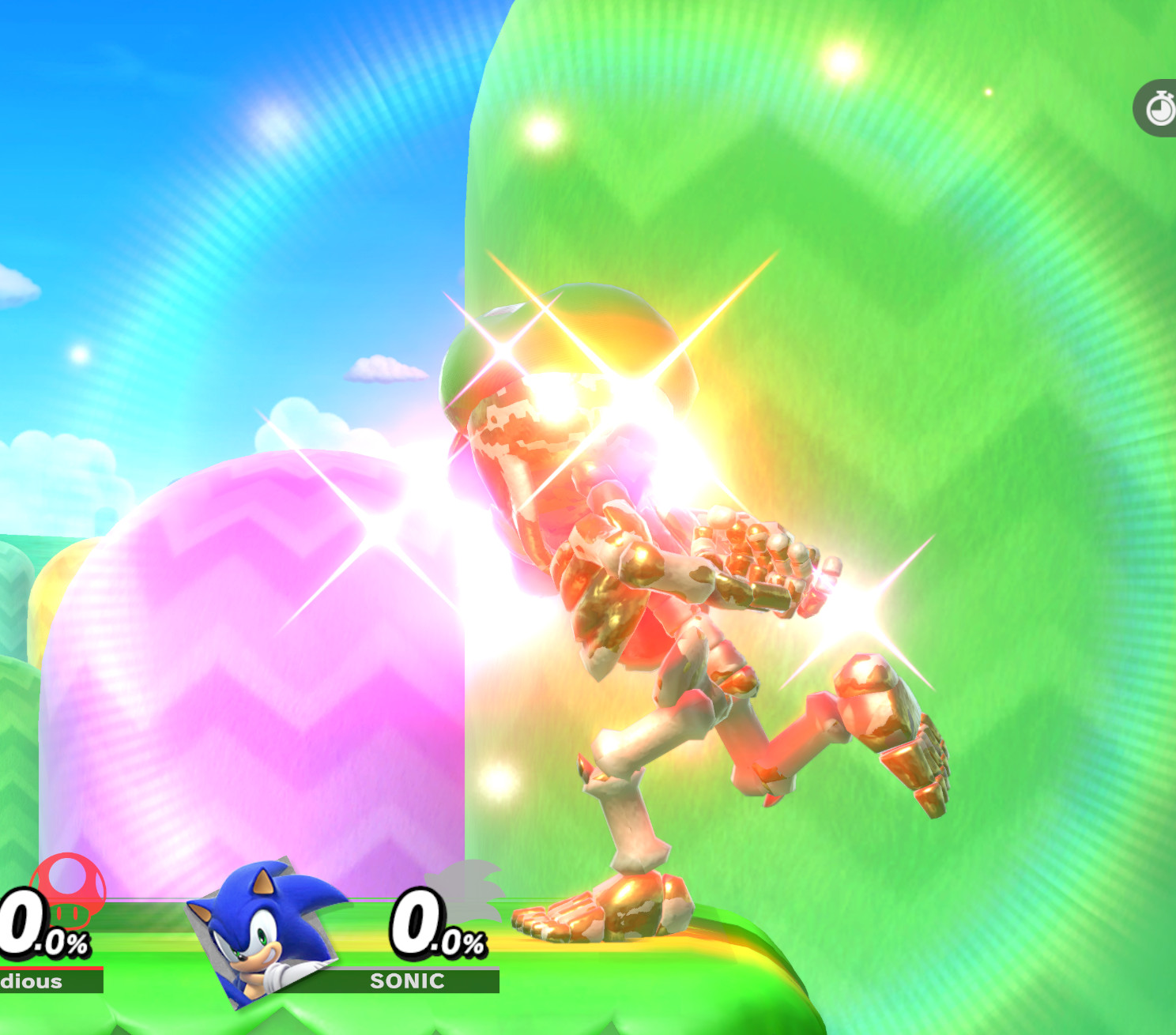The image size is (1176, 1035).
Task: Click the giant green zigzag egg
Action: pos(988,316)
